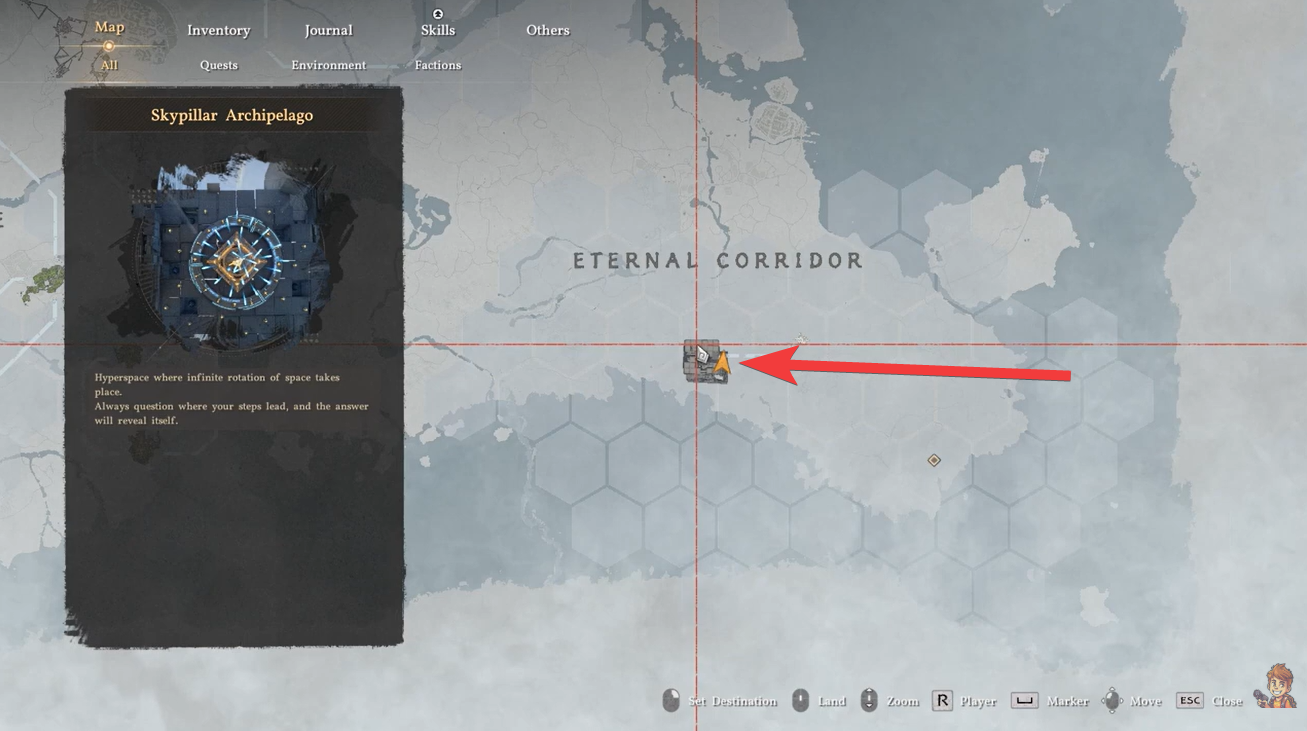1307x731 pixels.
Task: Open the Journal tab
Action: click(328, 30)
